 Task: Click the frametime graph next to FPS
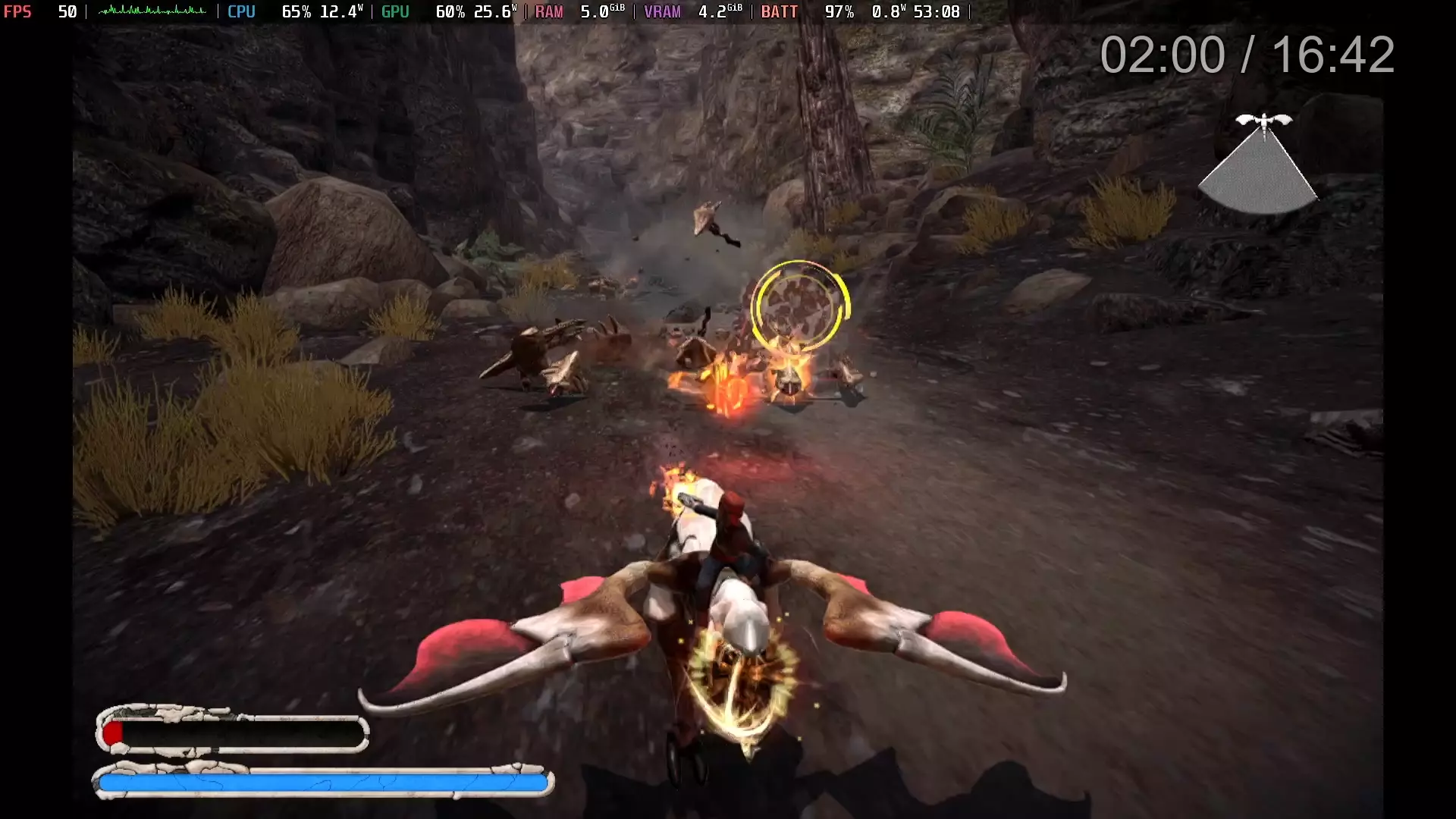152,12
